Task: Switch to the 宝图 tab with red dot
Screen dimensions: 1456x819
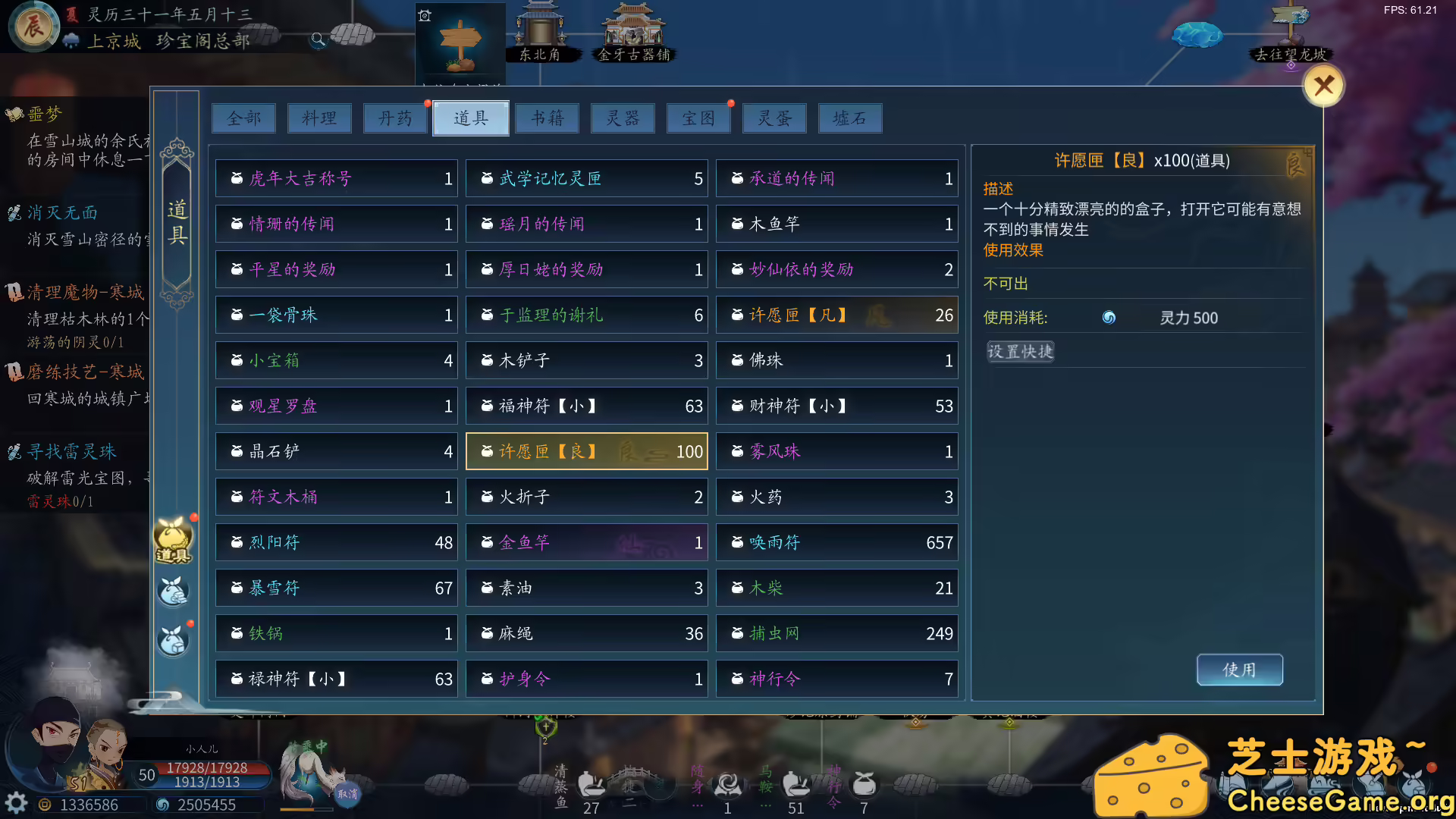Action: 698,118
